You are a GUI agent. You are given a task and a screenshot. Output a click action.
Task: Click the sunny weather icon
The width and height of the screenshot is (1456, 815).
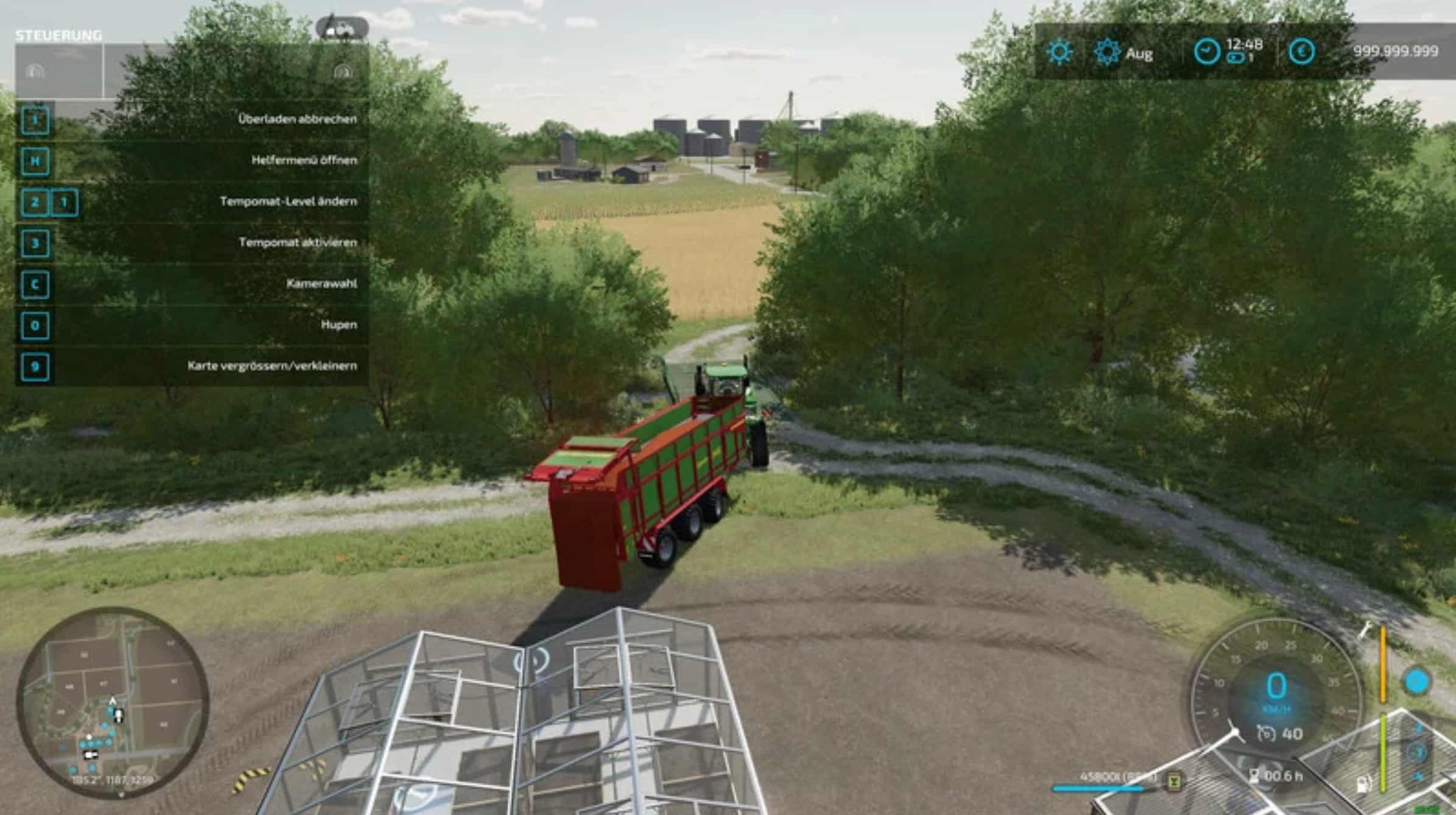(x=1060, y=52)
